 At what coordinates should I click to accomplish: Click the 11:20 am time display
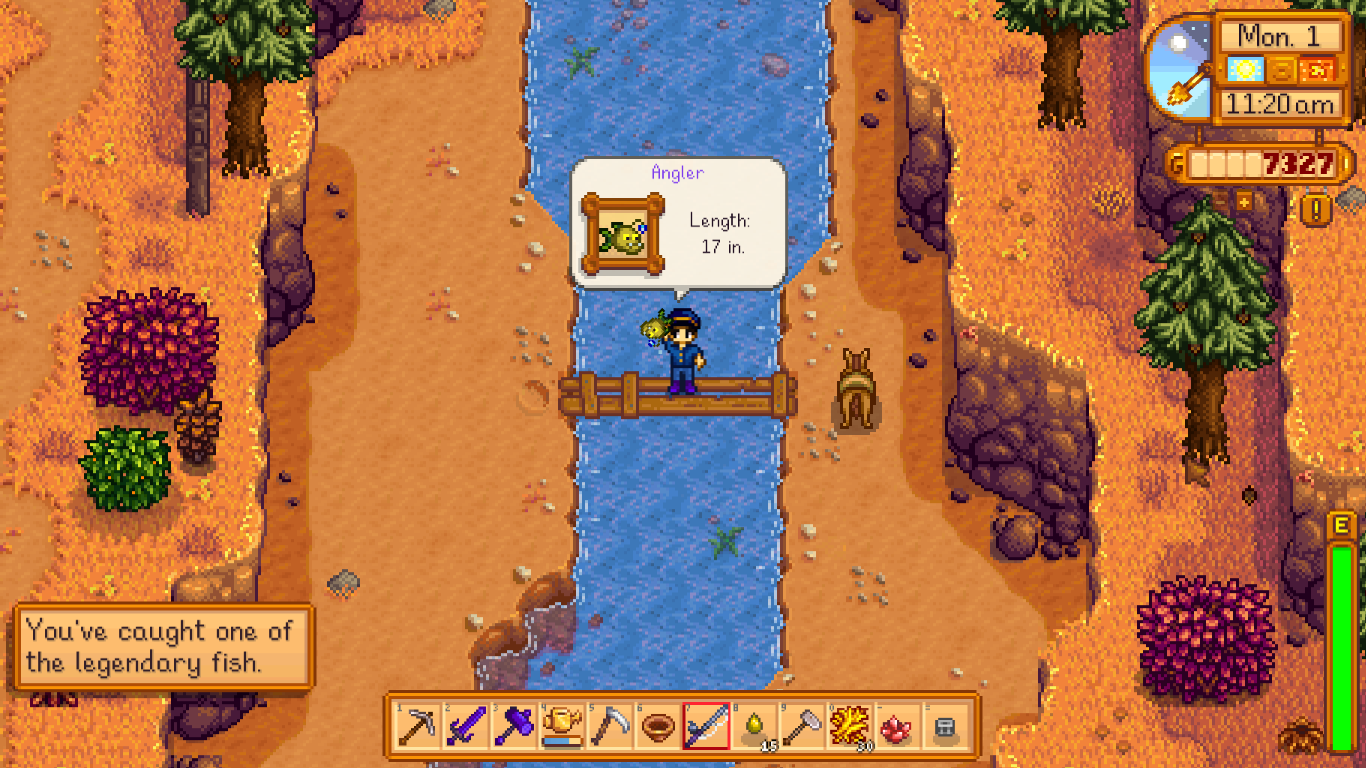(1280, 103)
